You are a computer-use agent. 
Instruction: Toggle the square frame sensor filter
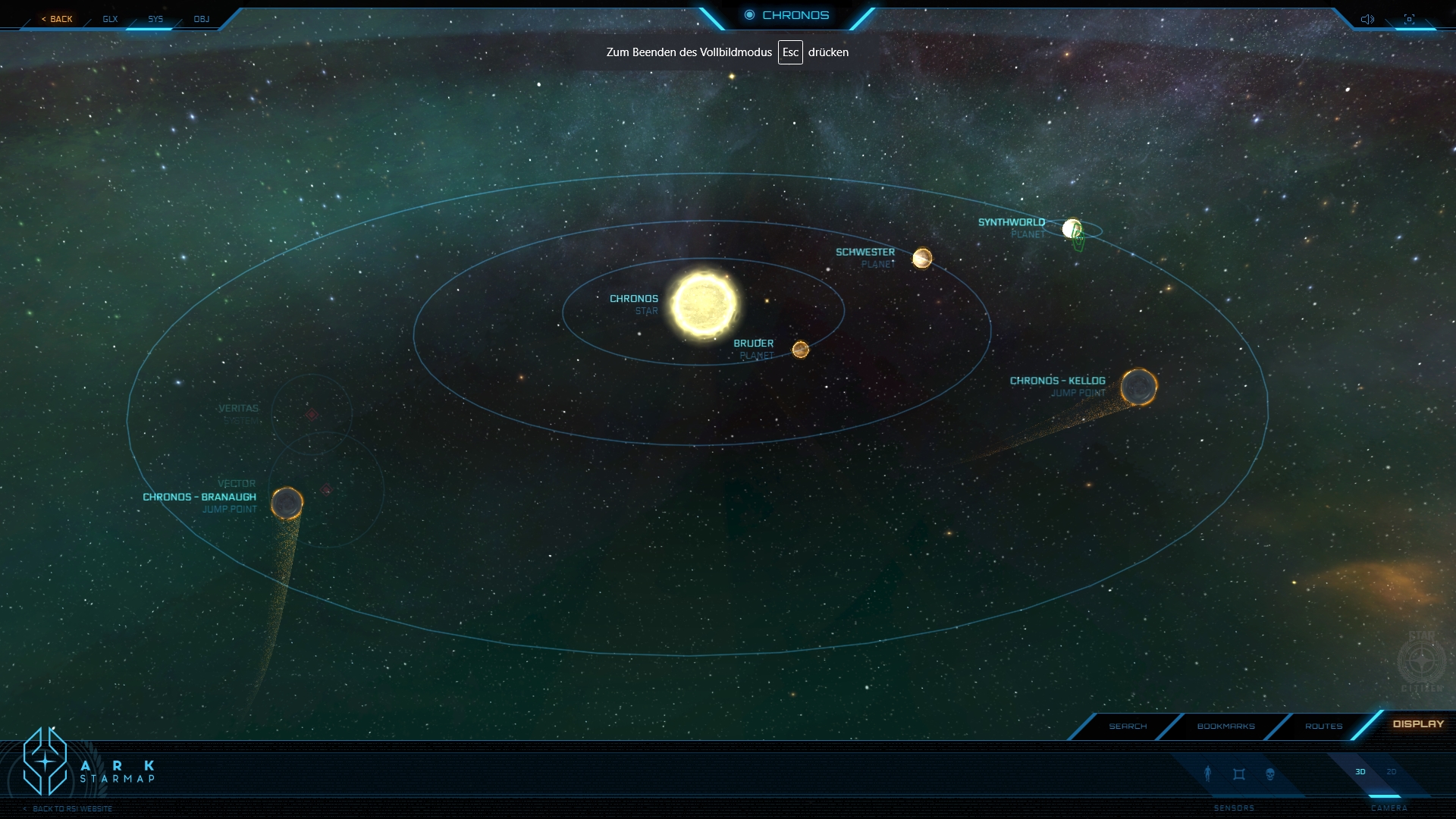tap(1239, 773)
